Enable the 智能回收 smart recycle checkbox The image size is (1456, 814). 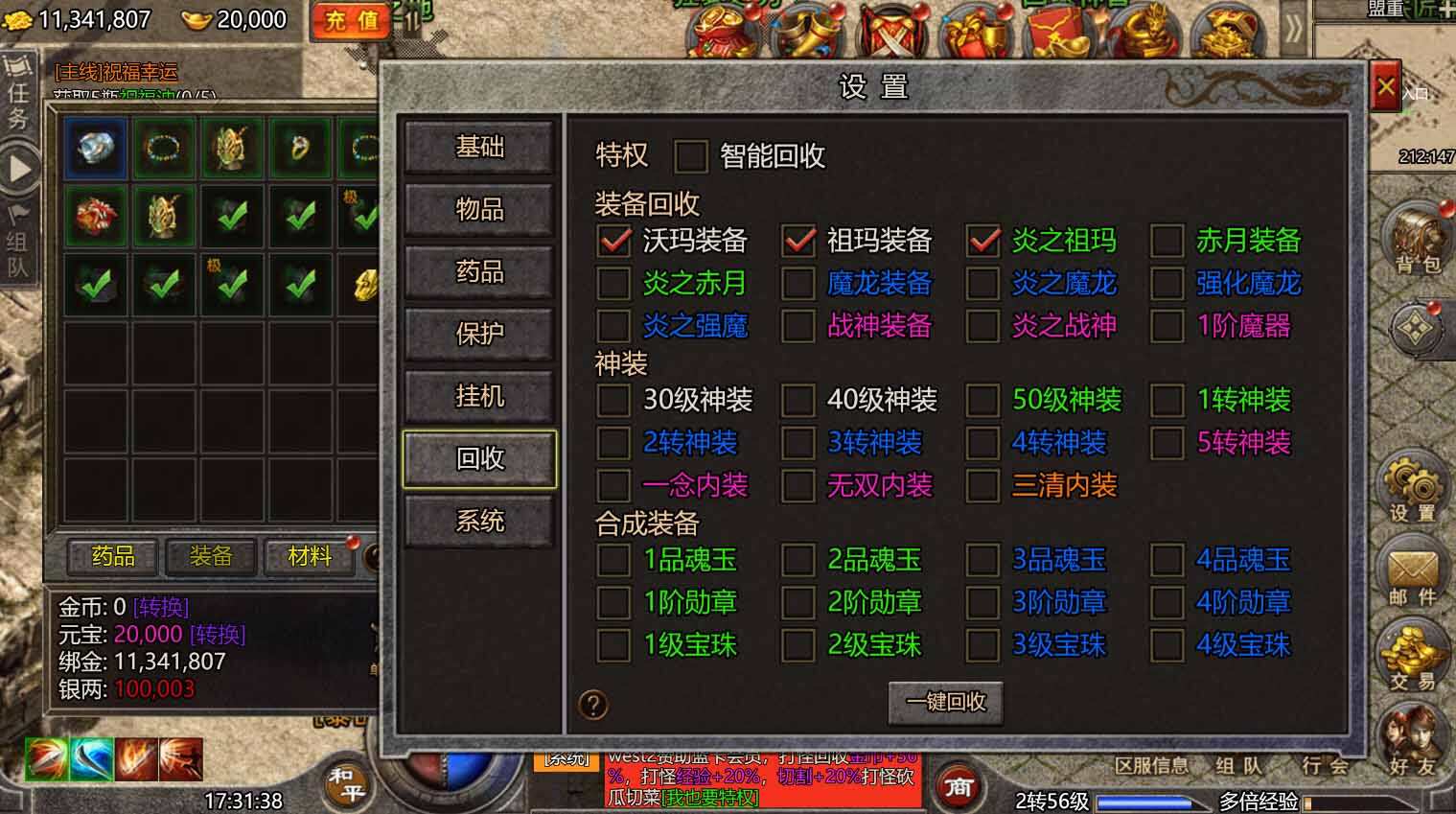pos(690,156)
